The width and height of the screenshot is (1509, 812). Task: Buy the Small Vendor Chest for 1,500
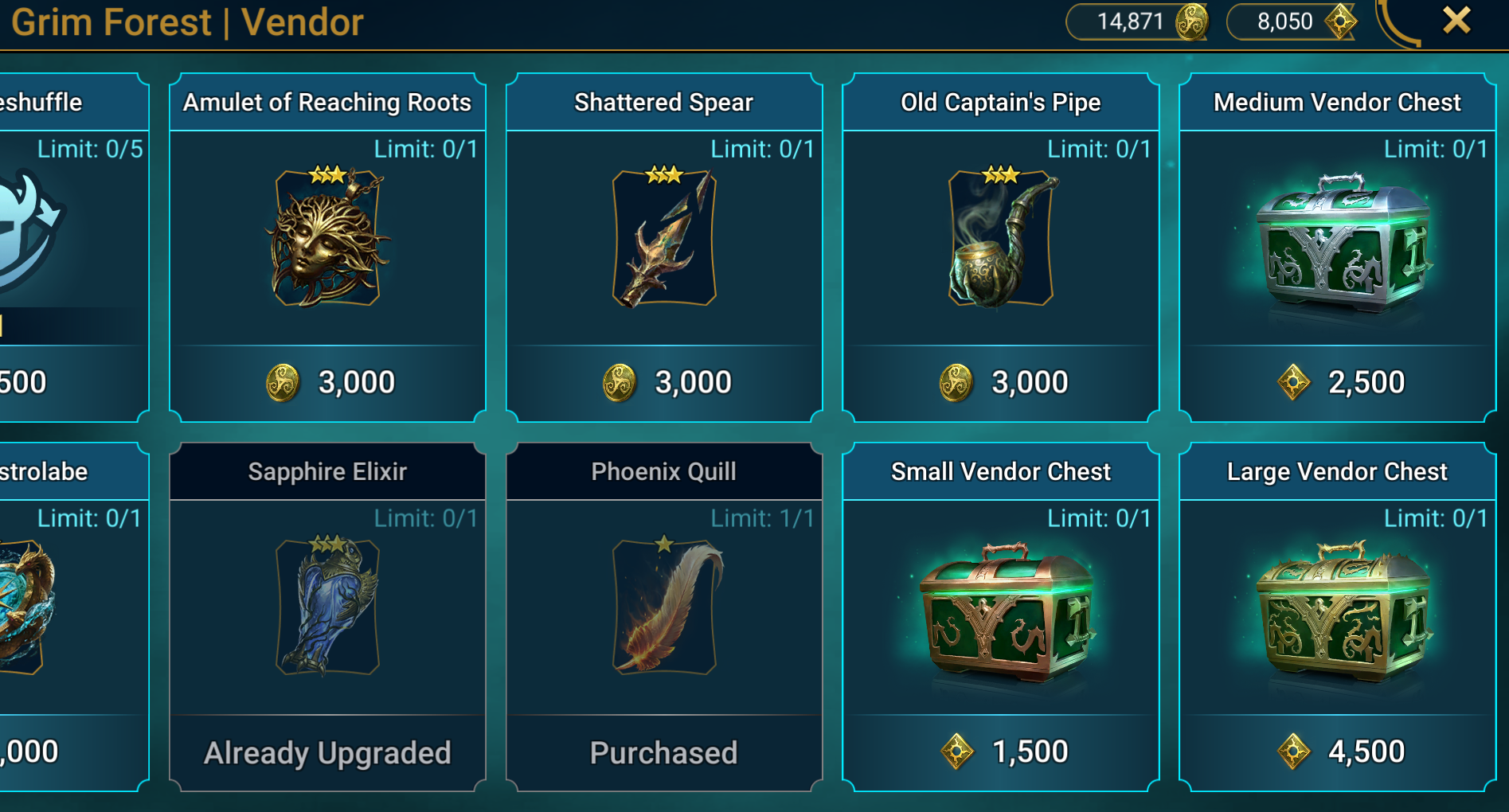click(1001, 751)
